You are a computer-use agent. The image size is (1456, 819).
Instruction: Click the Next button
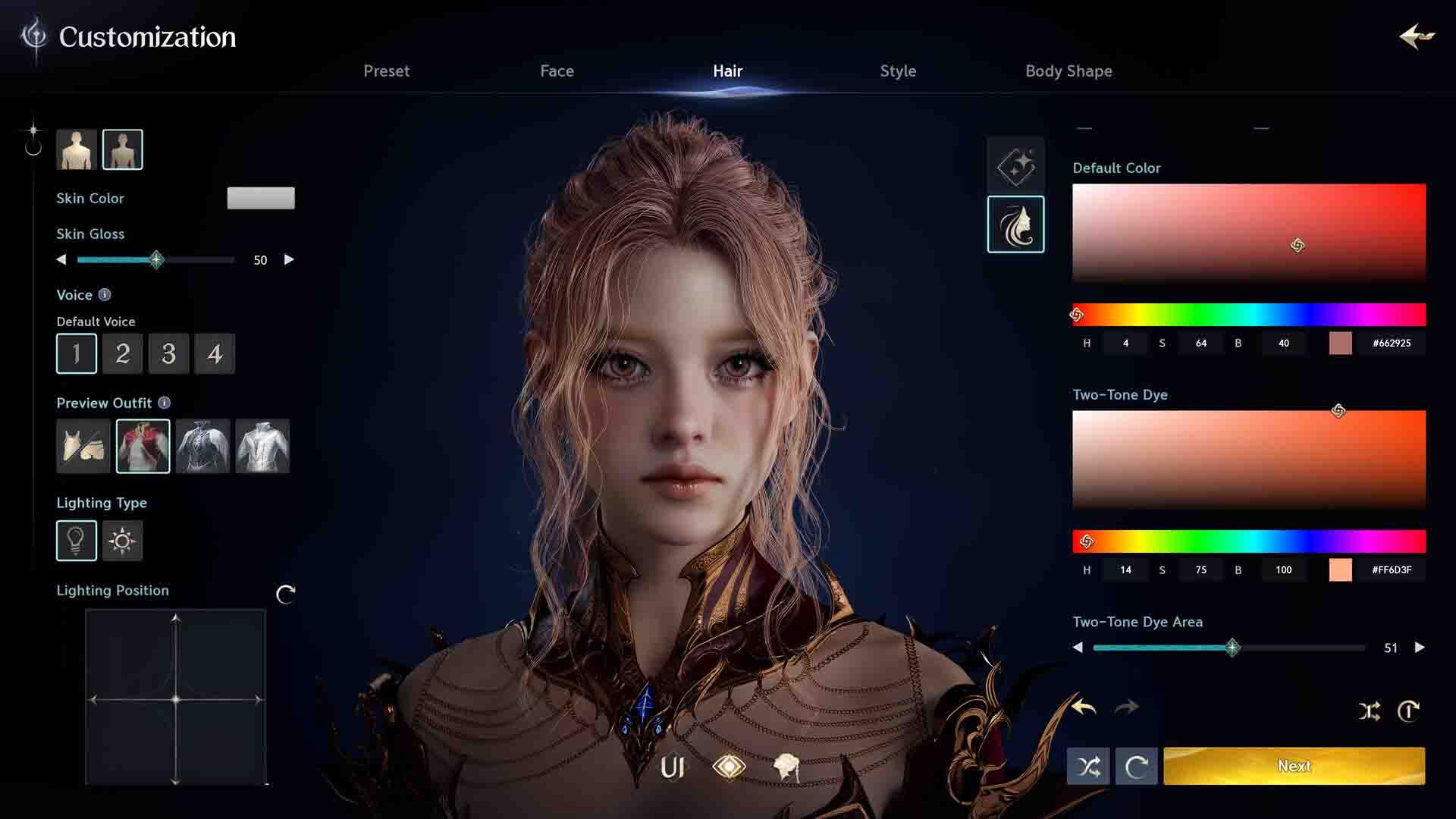1294,766
